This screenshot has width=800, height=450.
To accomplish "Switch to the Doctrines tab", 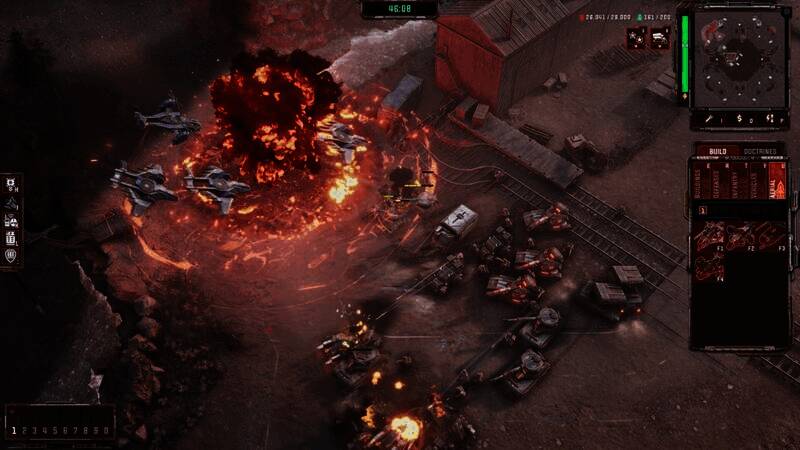I will pos(762,150).
